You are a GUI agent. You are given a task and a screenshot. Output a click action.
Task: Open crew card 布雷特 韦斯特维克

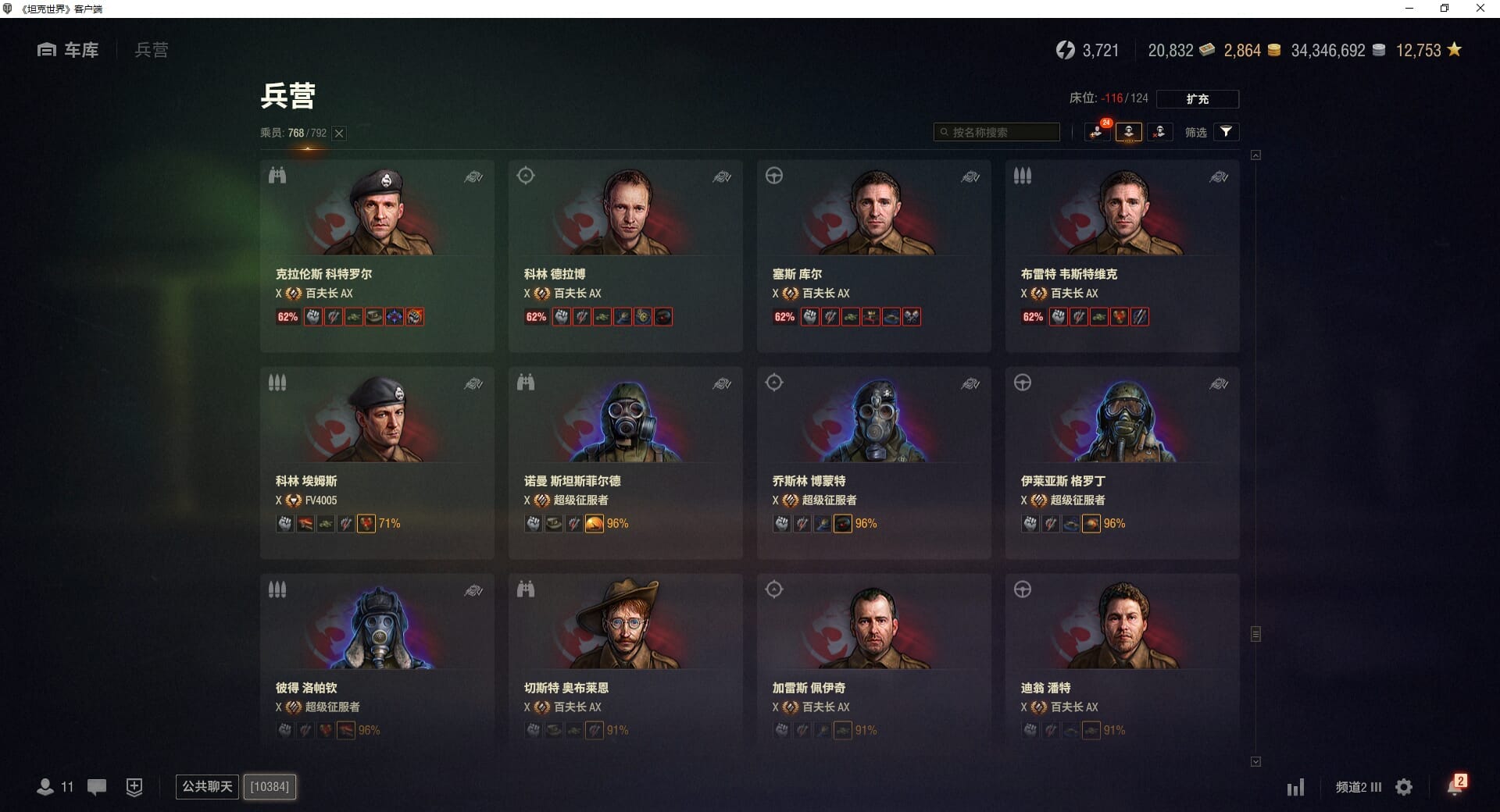[x=1122, y=255]
